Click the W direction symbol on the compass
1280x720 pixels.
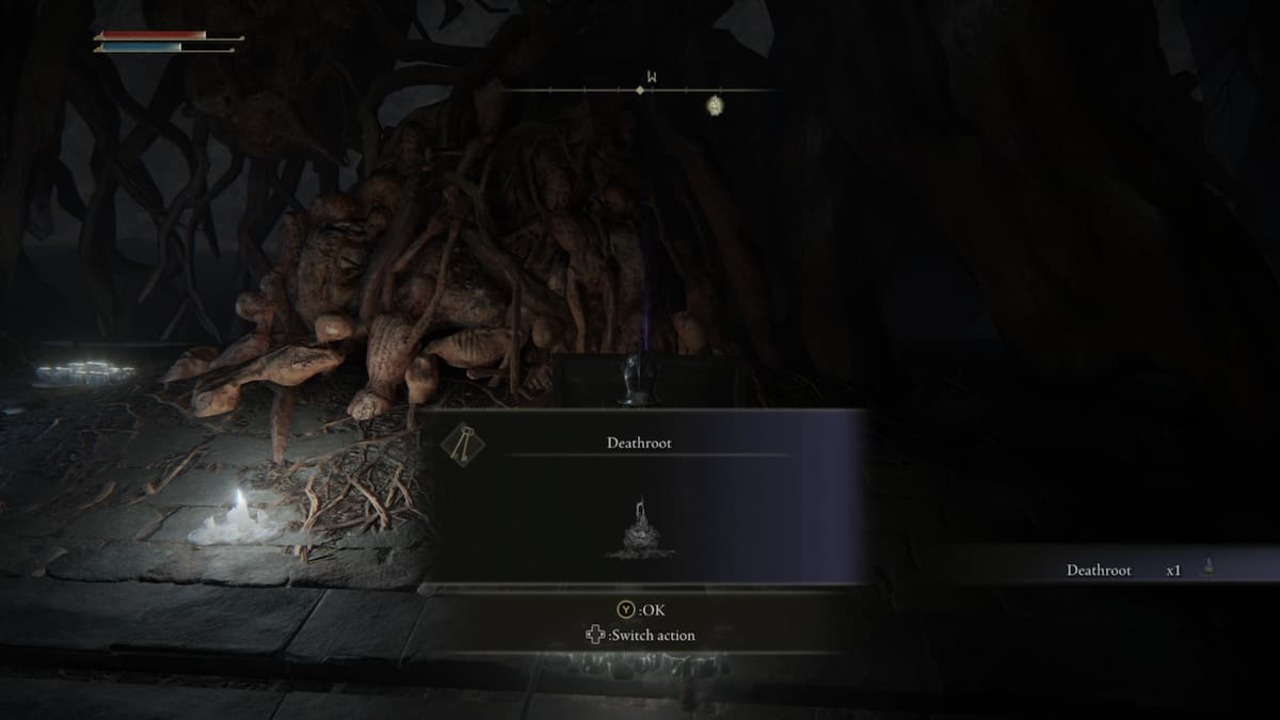point(652,76)
